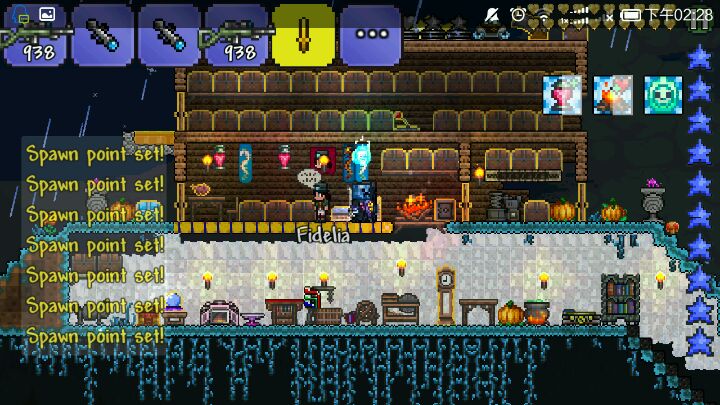Tap the campfire buff icon
720x405 pixels.
[x=612, y=95]
